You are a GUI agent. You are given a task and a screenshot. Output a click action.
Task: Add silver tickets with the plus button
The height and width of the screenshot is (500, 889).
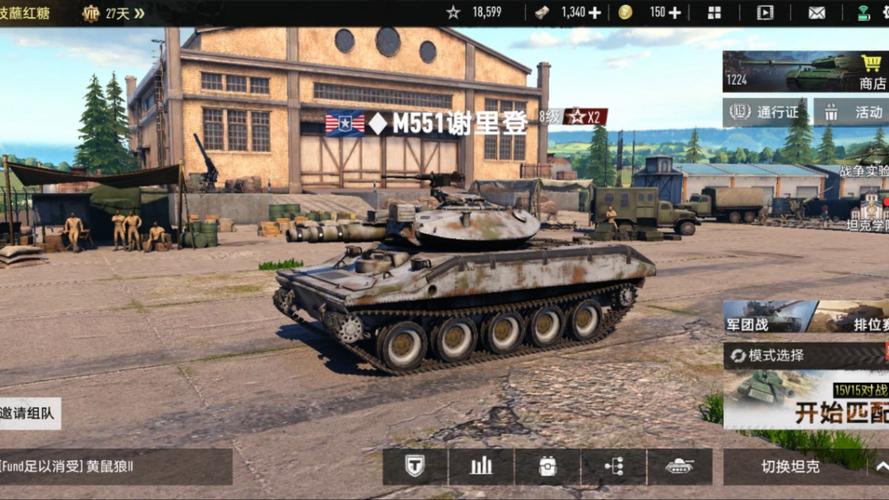coord(595,12)
